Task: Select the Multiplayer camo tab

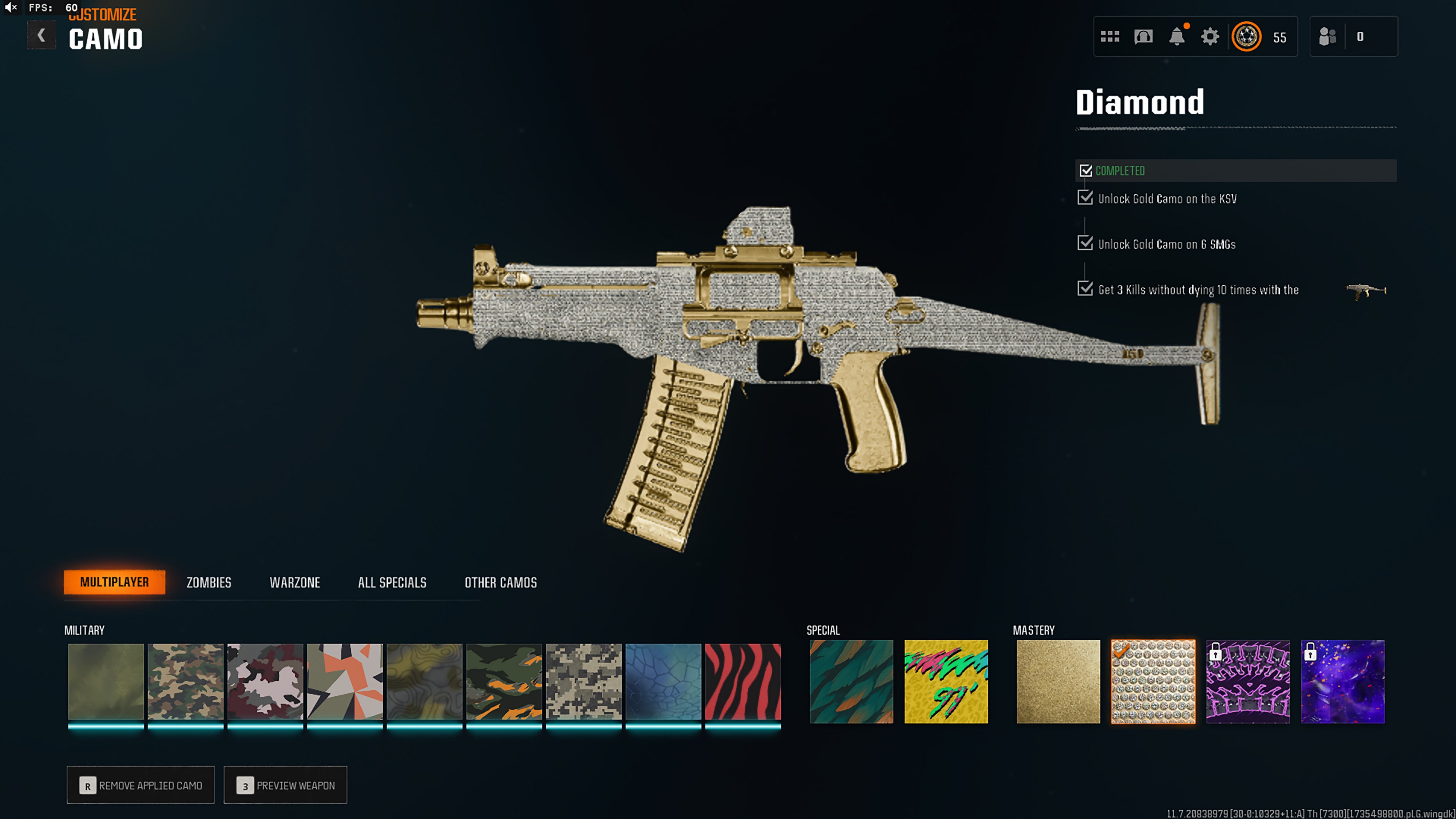Action: click(x=114, y=582)
